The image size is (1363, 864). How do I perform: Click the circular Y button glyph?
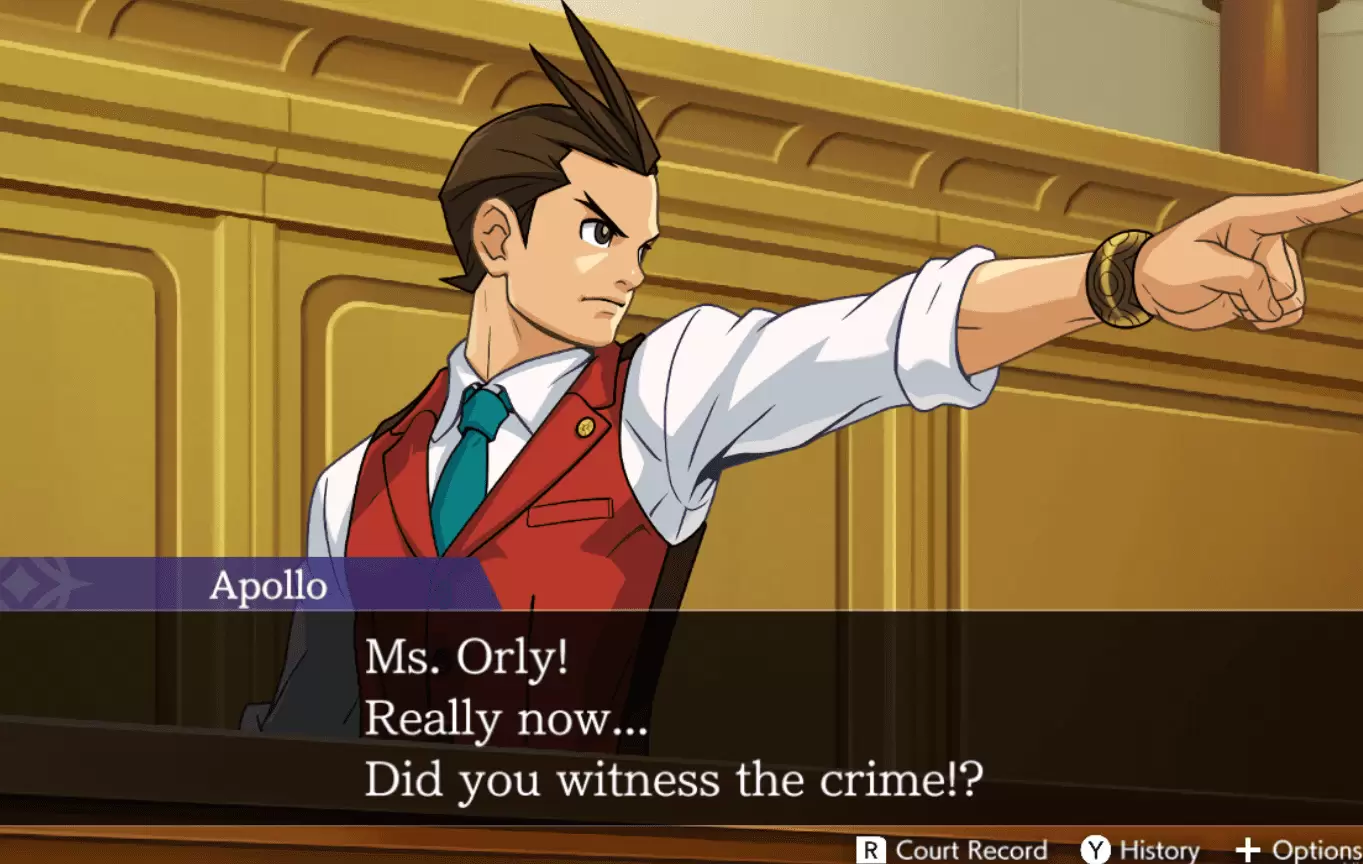1094,849
